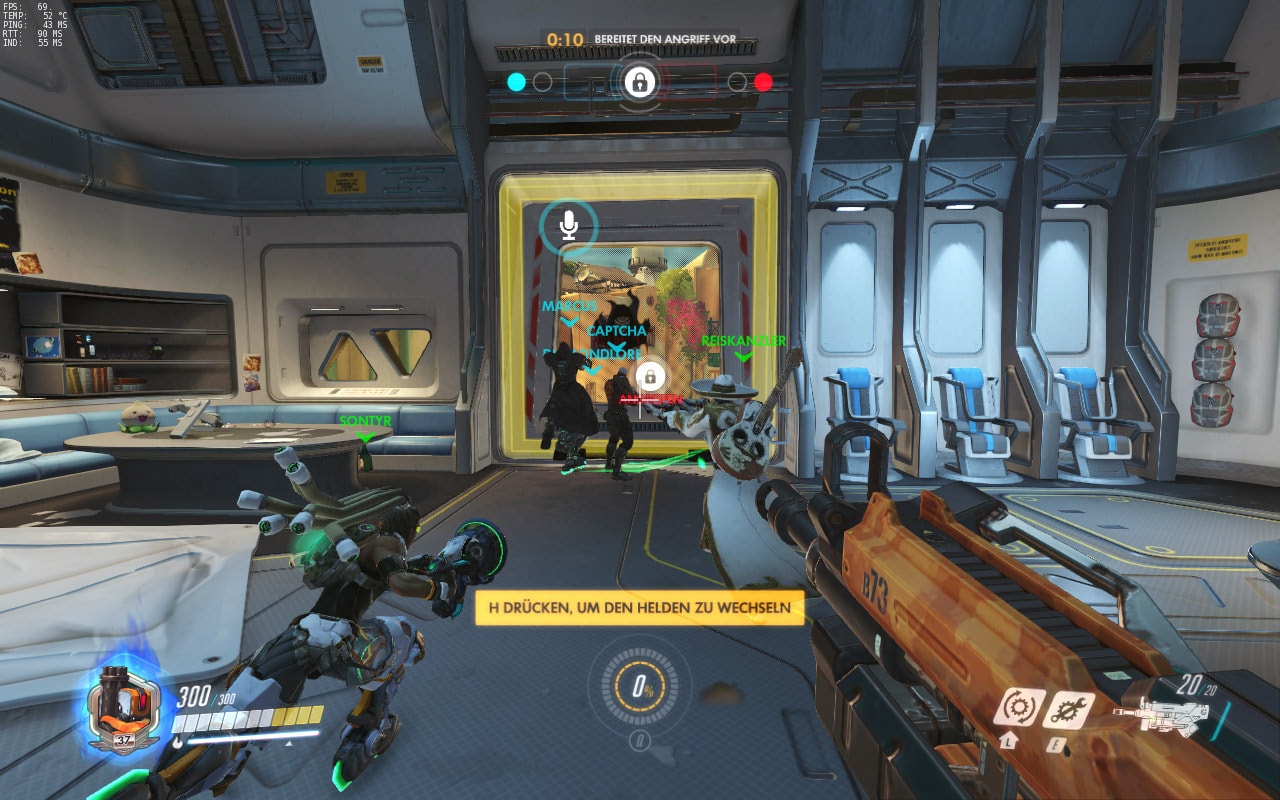Use the wrench-and-gear Self-Repair ability

tap(1068, 709)
